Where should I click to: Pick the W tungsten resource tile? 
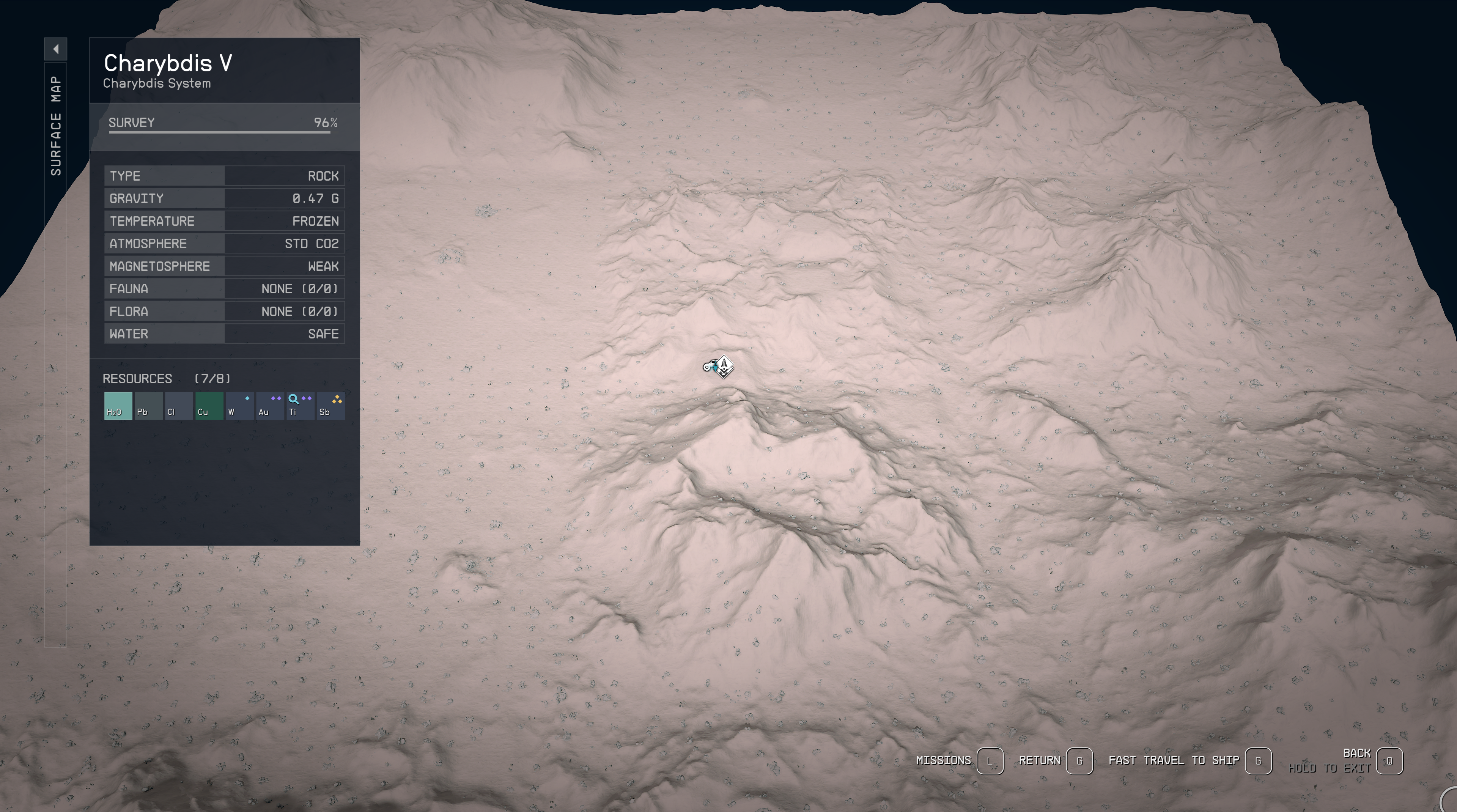(239, 406)
